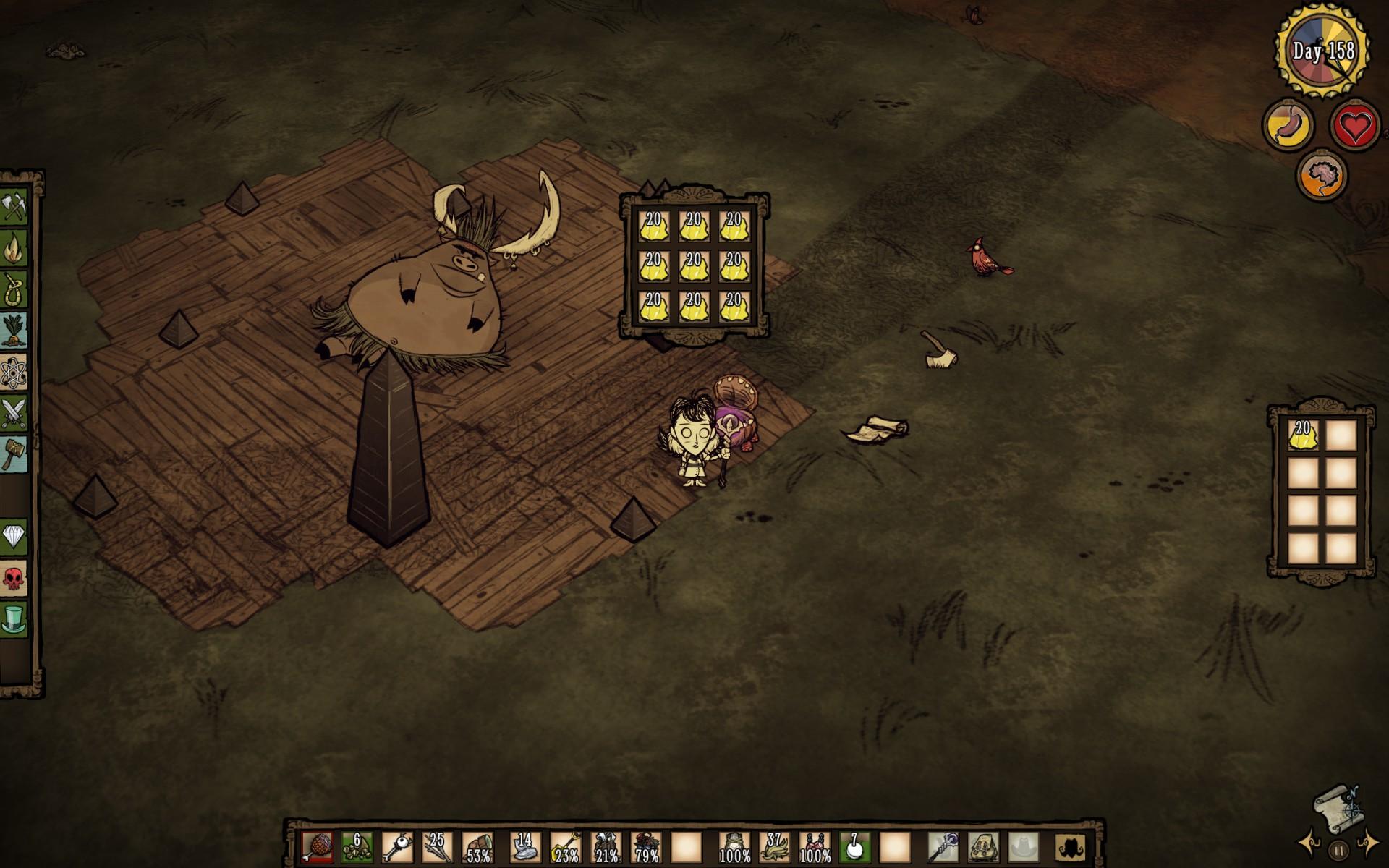
Task: Pause the game with the pause button
Action: pyautogui.click(x=1338, y=851)
